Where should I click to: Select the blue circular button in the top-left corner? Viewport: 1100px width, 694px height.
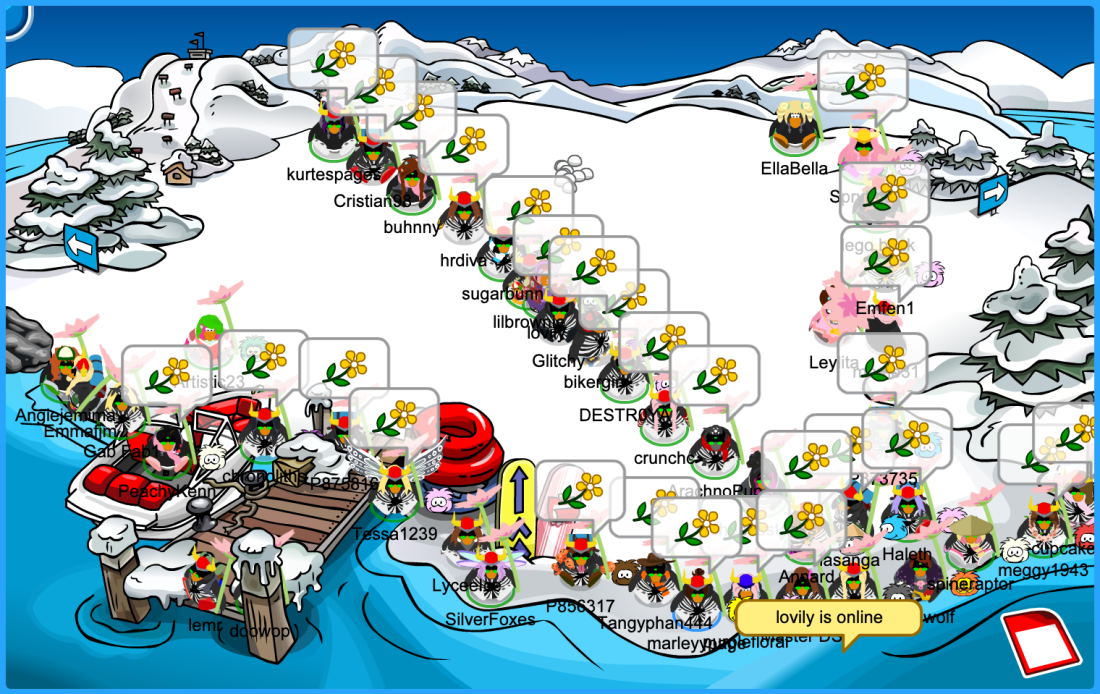click(x=14, y=18)
